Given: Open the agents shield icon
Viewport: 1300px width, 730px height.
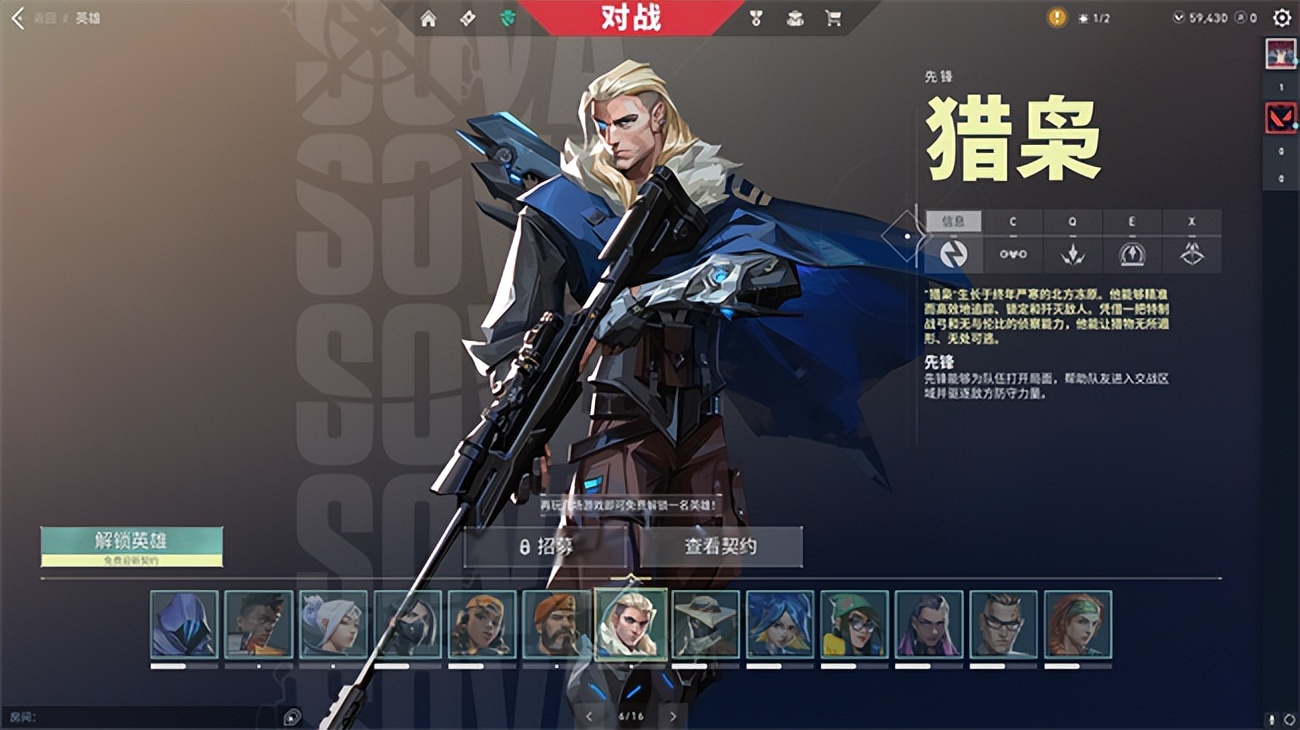Looking at the screenshot, I should pyautogui.click(x=508, y=17).
